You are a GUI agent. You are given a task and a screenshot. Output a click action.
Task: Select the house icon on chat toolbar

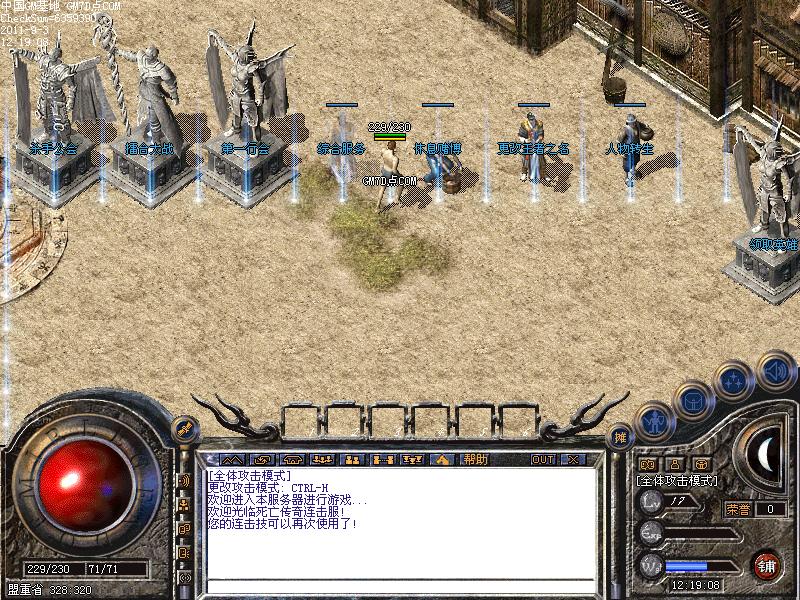439,460
